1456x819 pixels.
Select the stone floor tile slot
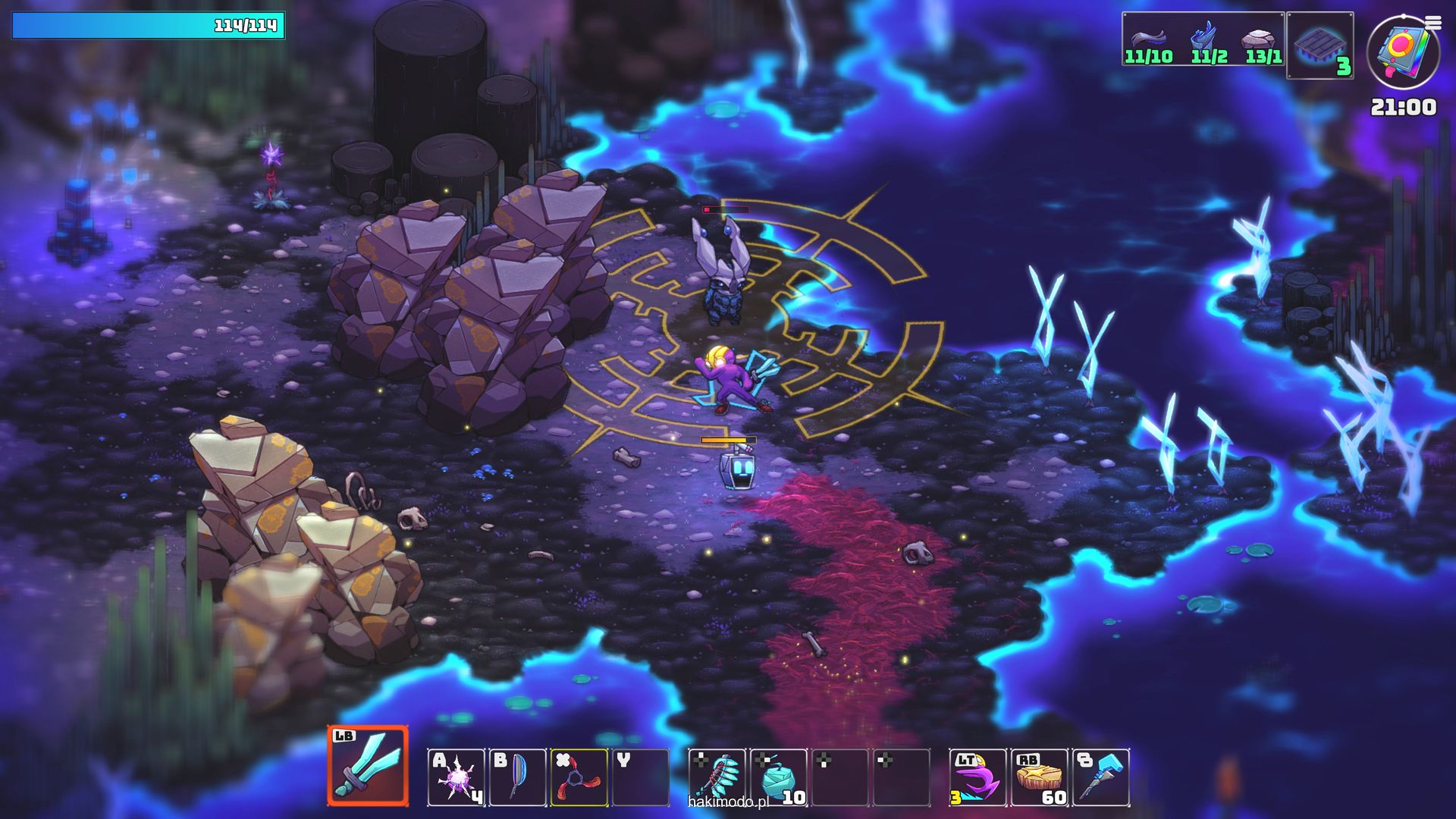coord(1319,45)
